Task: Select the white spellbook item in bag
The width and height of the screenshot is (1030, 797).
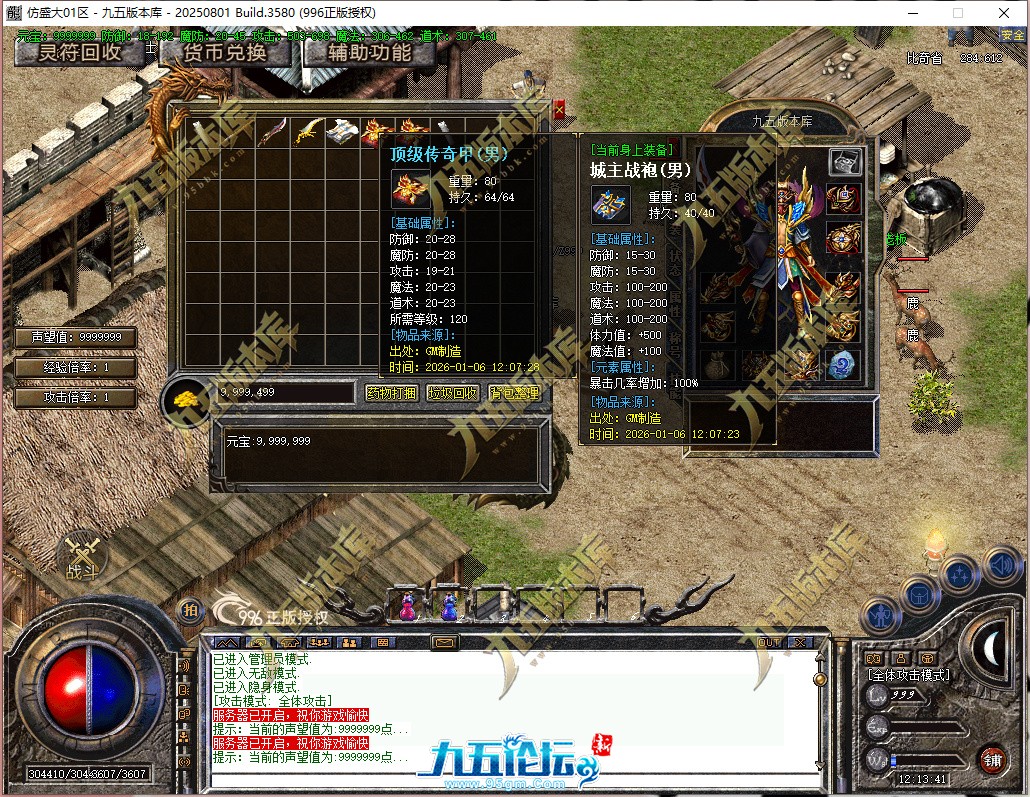Action: coord(345,131)
